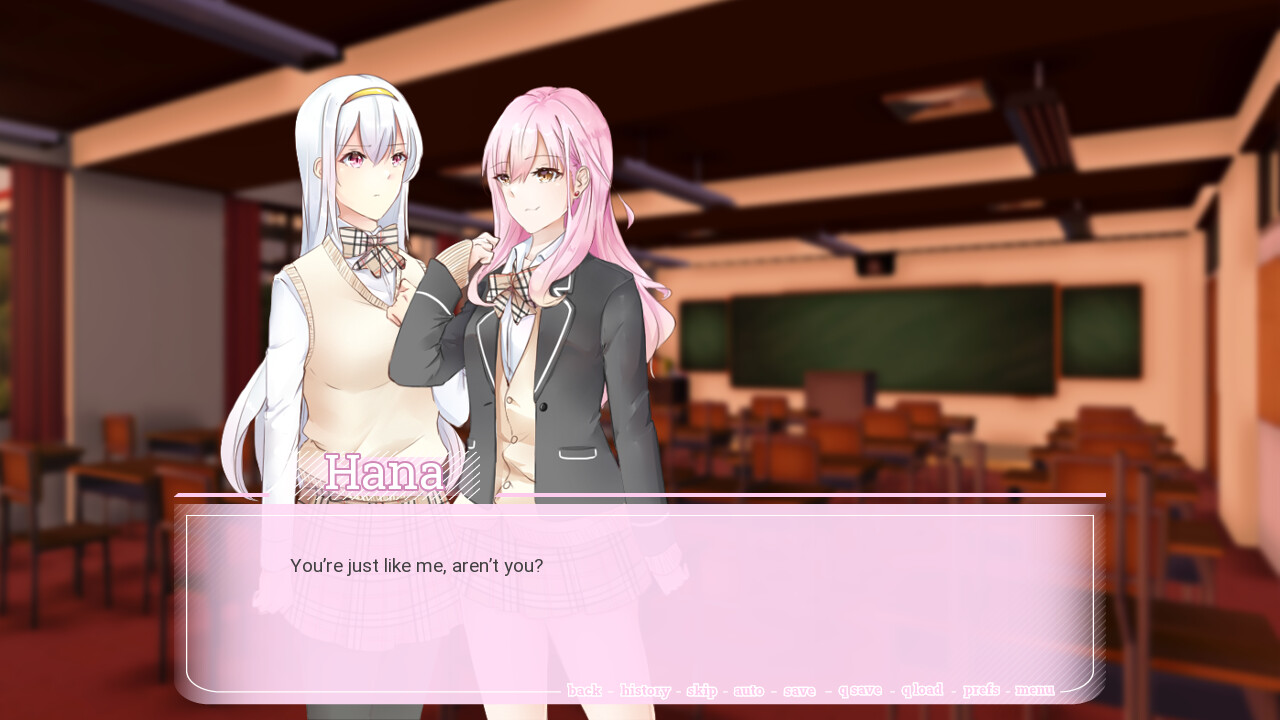Image resolution: width=1280 pixels, height=720 pixels.
Task: Open the prefs settings screen
Action: (x=981, y=690)
